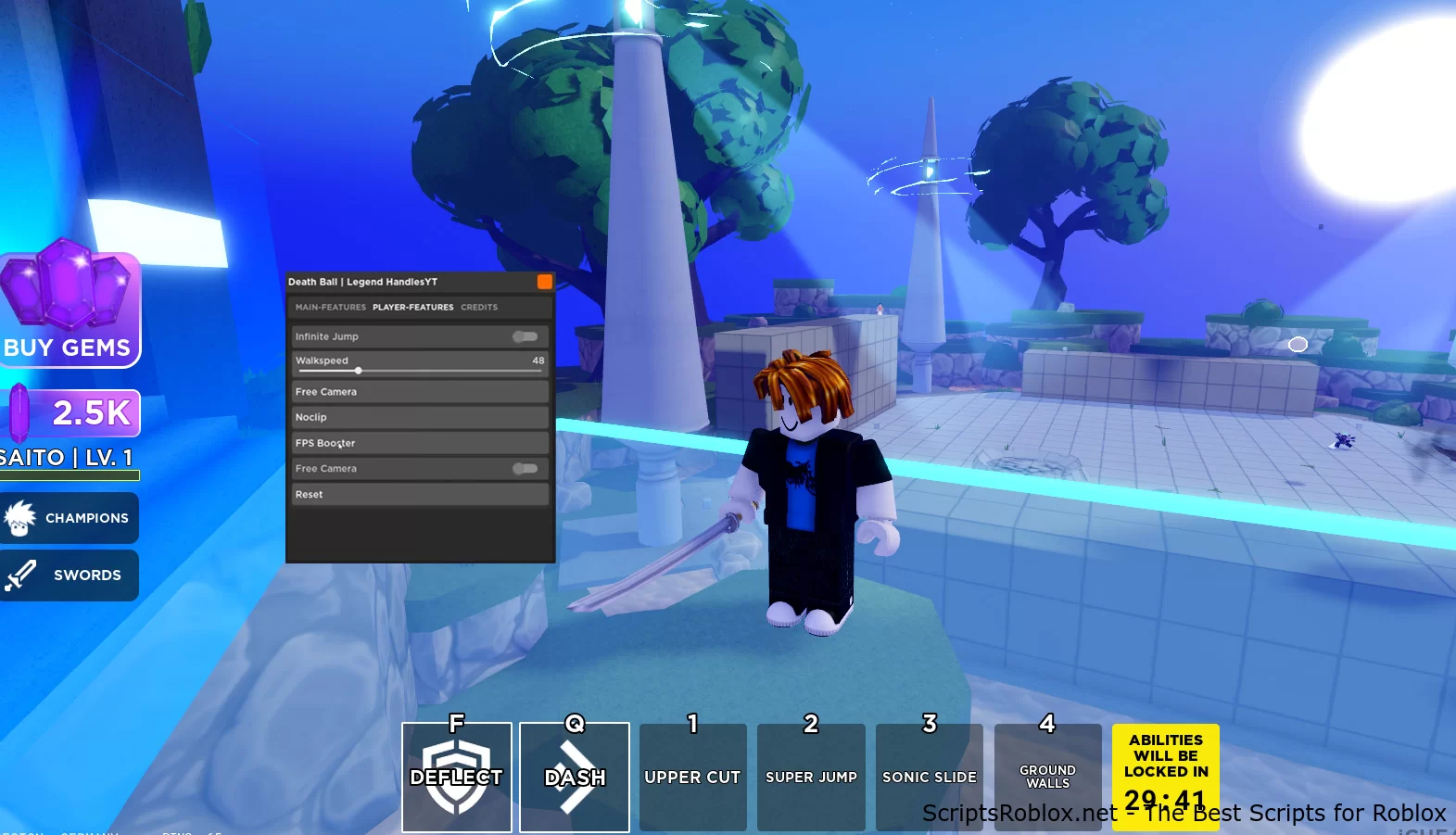Open the CREDITS tab
The width and height of the screenshot is (1456, 835).
tap(479, 307)
